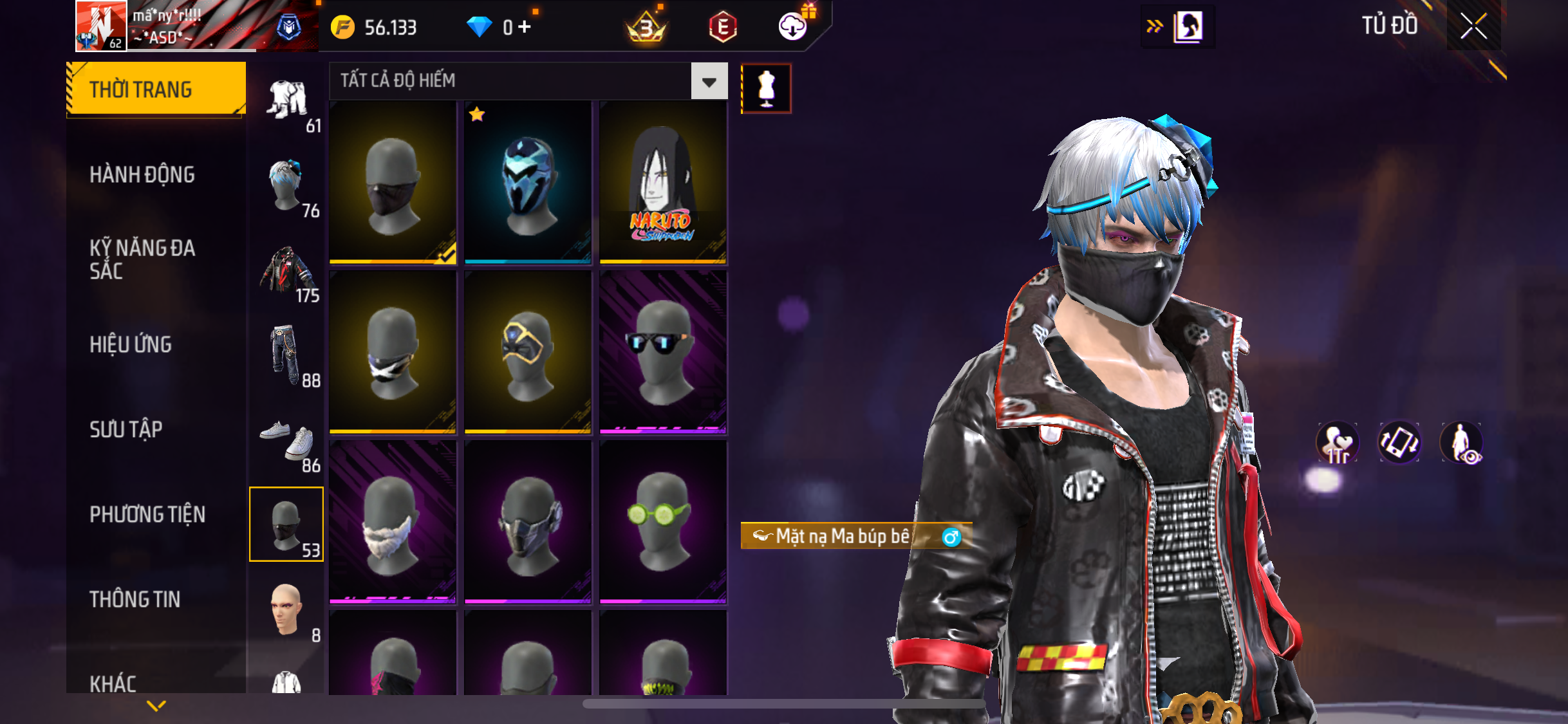
Task: Select the blue starred helmet mask
Action: [x=528, y=183]
